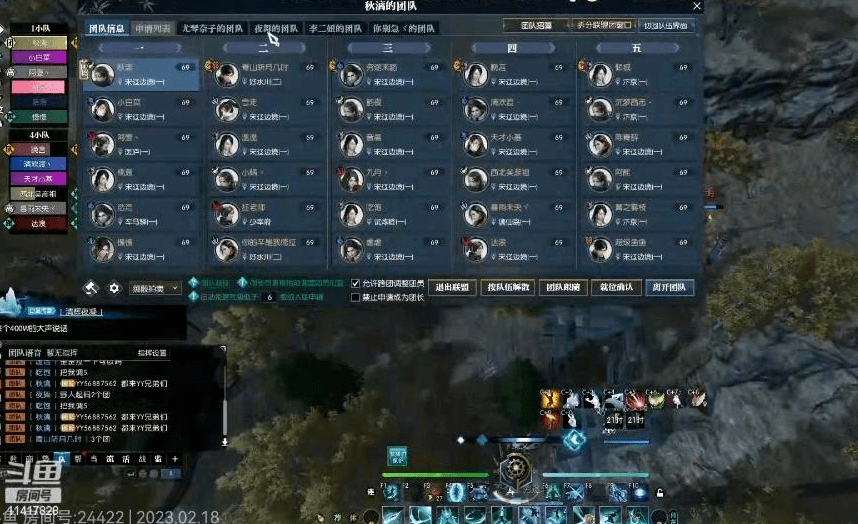The width and height of the screenshot is (858, 524).
Task: Switch to the 夜舞的团队 tab
Action: 276,28
